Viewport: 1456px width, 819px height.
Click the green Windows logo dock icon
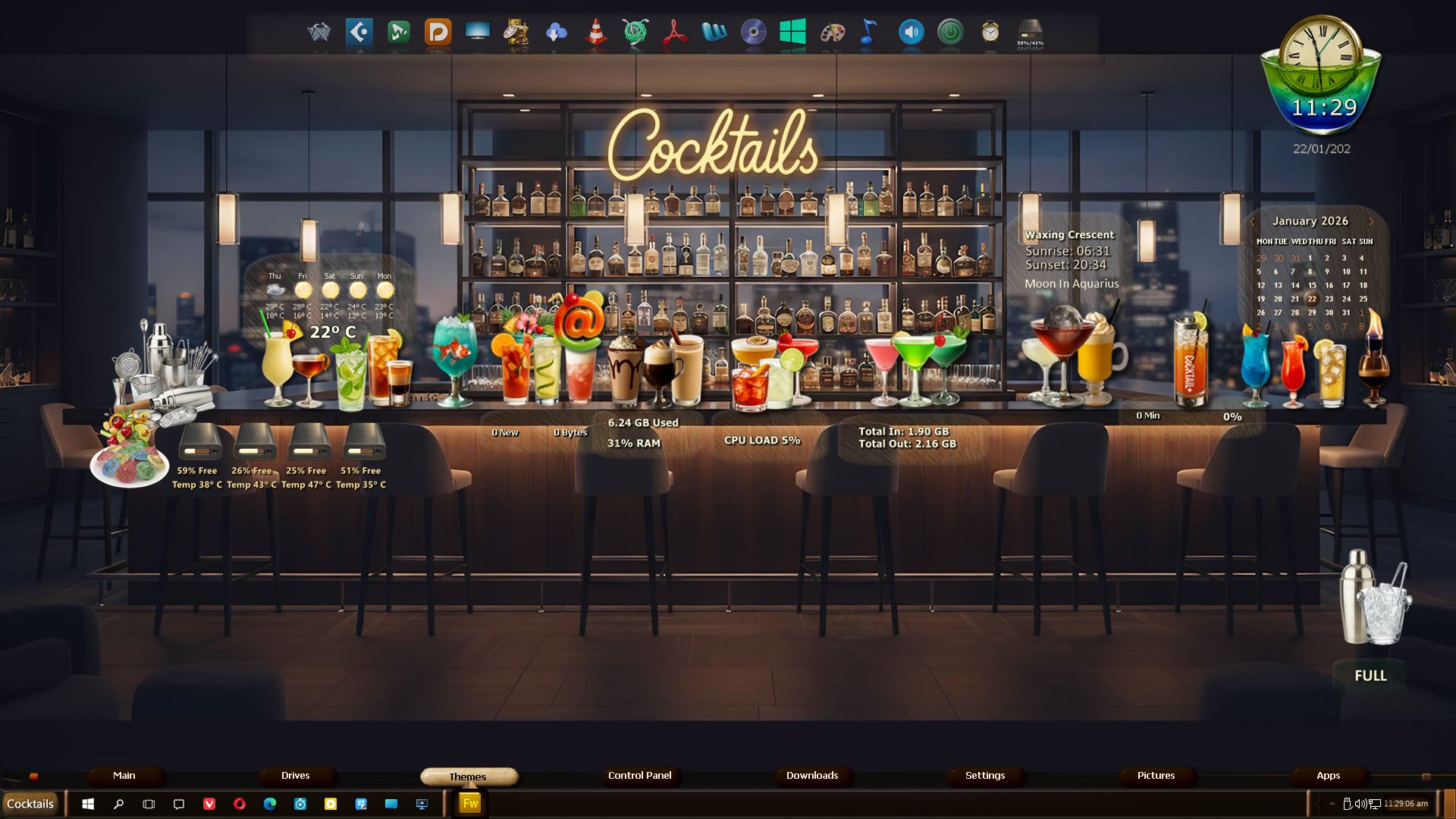point(792,32)
